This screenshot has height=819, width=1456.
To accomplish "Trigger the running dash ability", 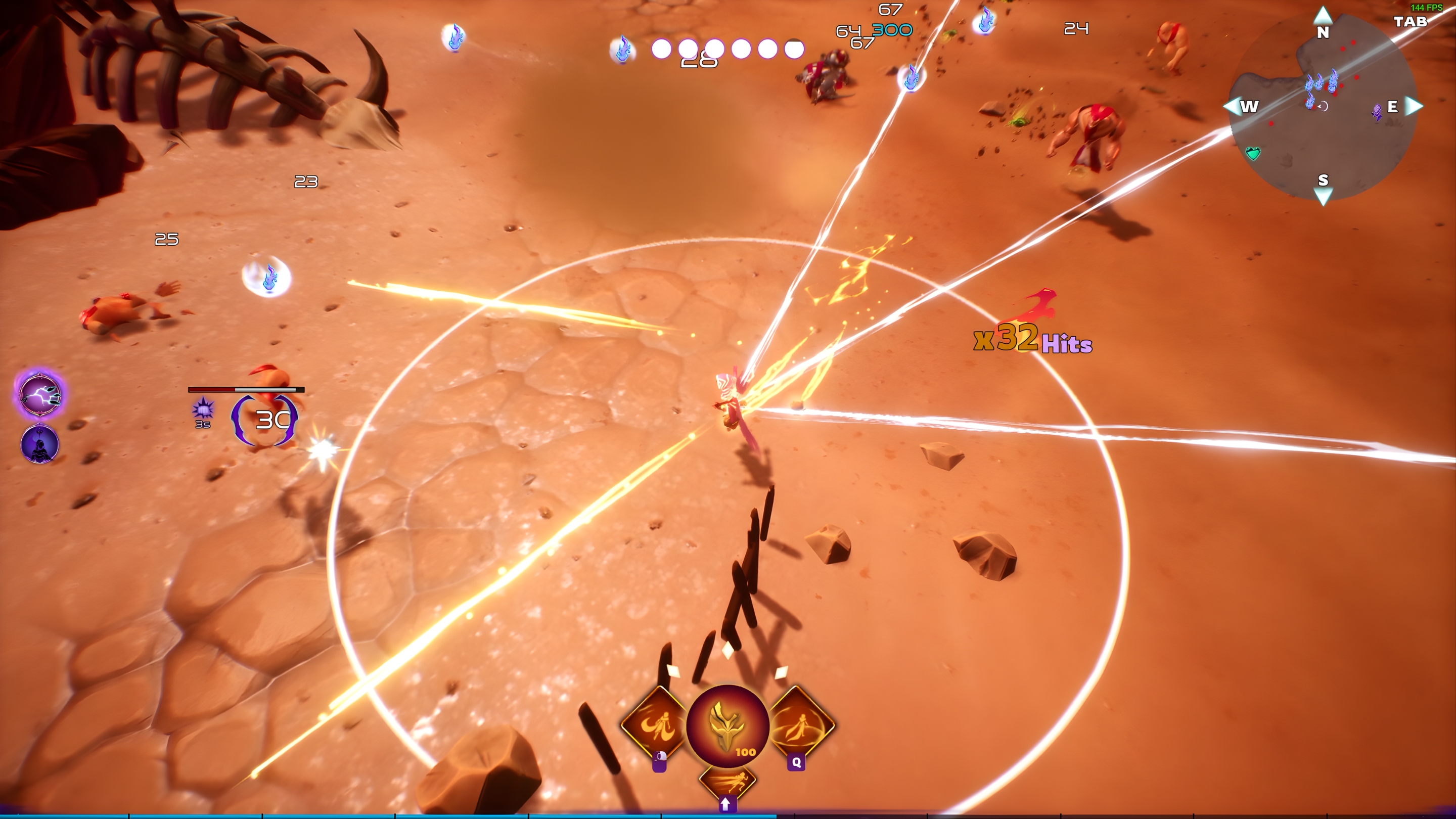I will coord(727,782).
